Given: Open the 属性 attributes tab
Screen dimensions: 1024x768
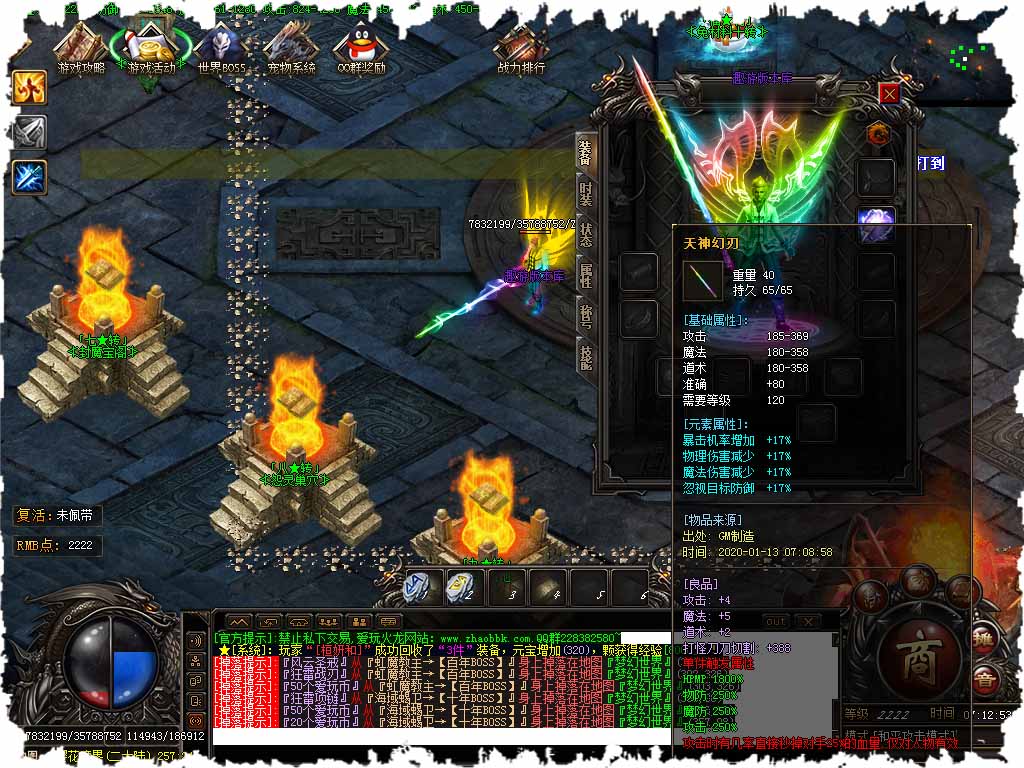Looking at the screenshot, I should coord(587,275).
